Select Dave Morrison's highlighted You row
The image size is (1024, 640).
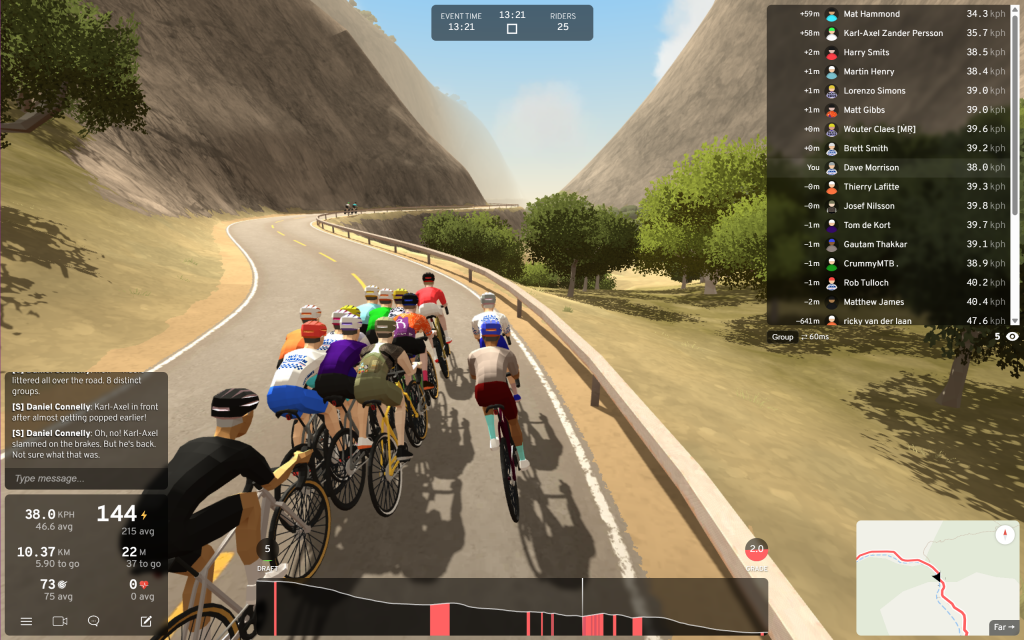[890, 168]
